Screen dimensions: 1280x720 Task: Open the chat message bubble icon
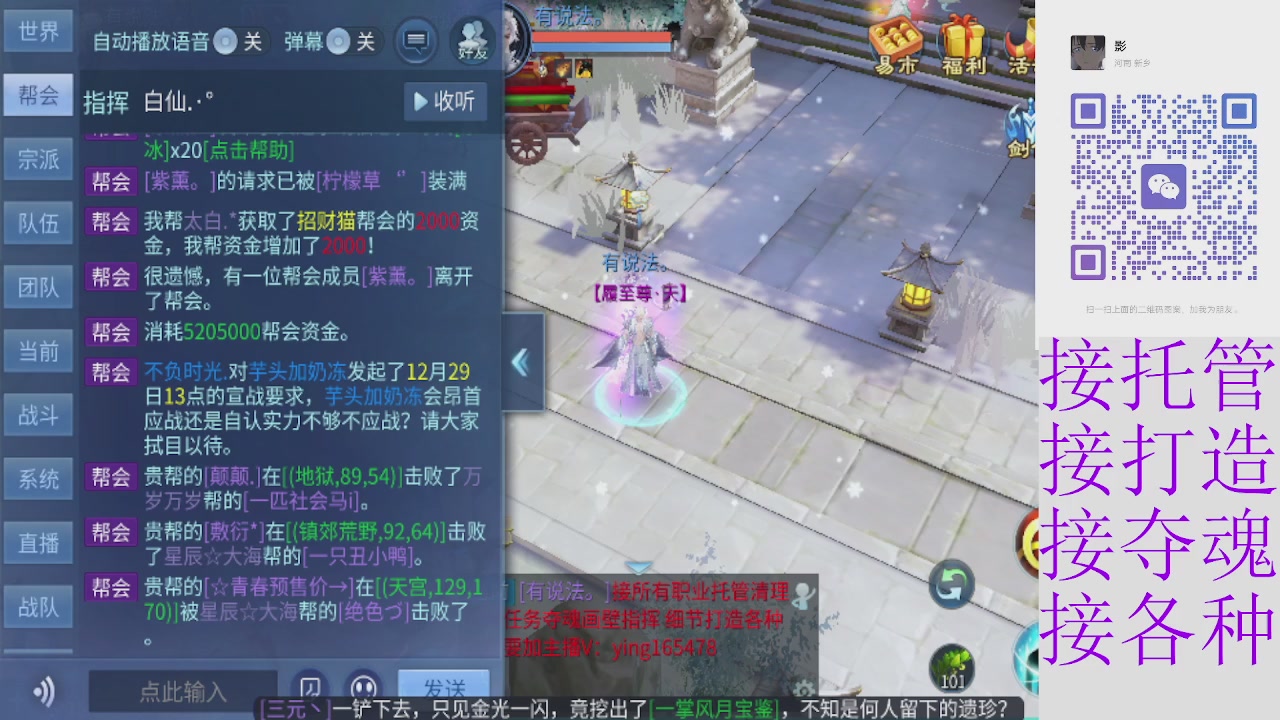pyautogui.click(x=415, y=38)
